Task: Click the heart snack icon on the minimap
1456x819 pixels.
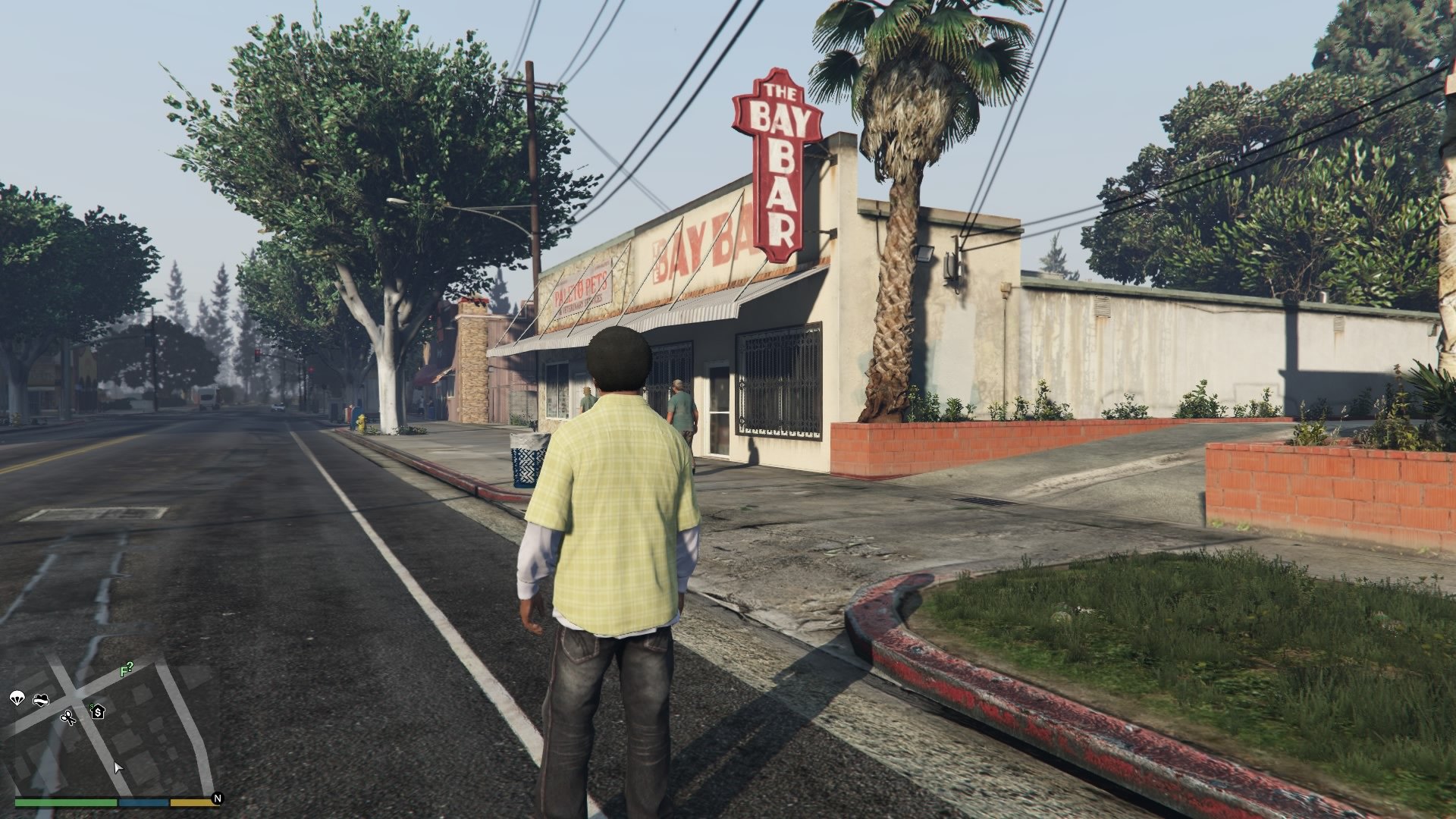Action: [41, 700]
